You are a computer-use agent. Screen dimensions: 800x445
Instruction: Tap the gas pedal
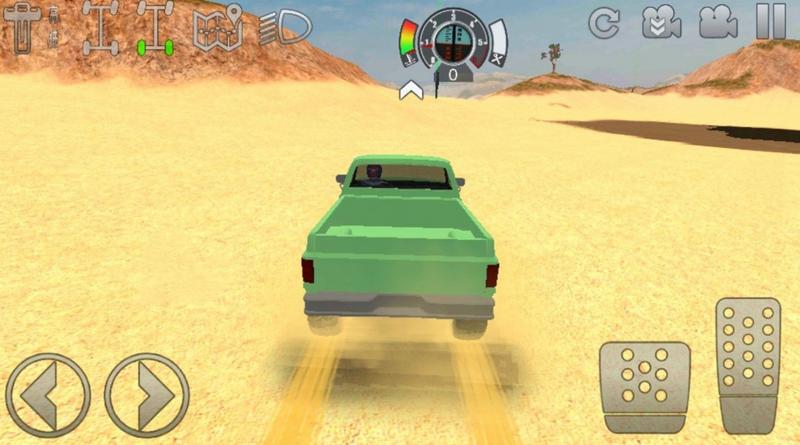point(748,364)
